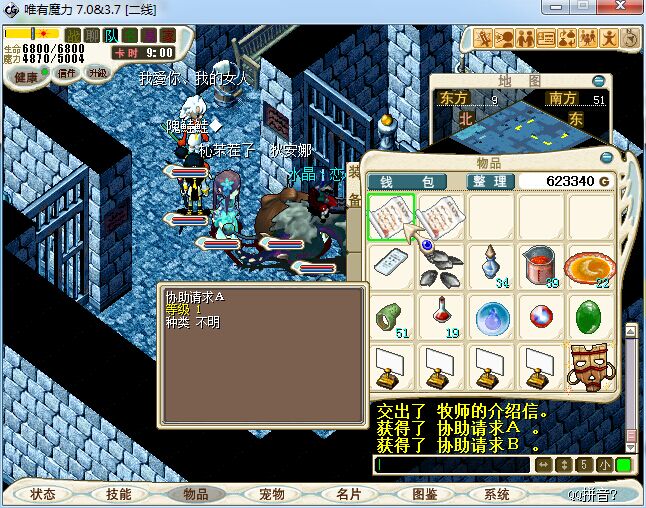Open the 名片 name card menu

coord(349,494)
